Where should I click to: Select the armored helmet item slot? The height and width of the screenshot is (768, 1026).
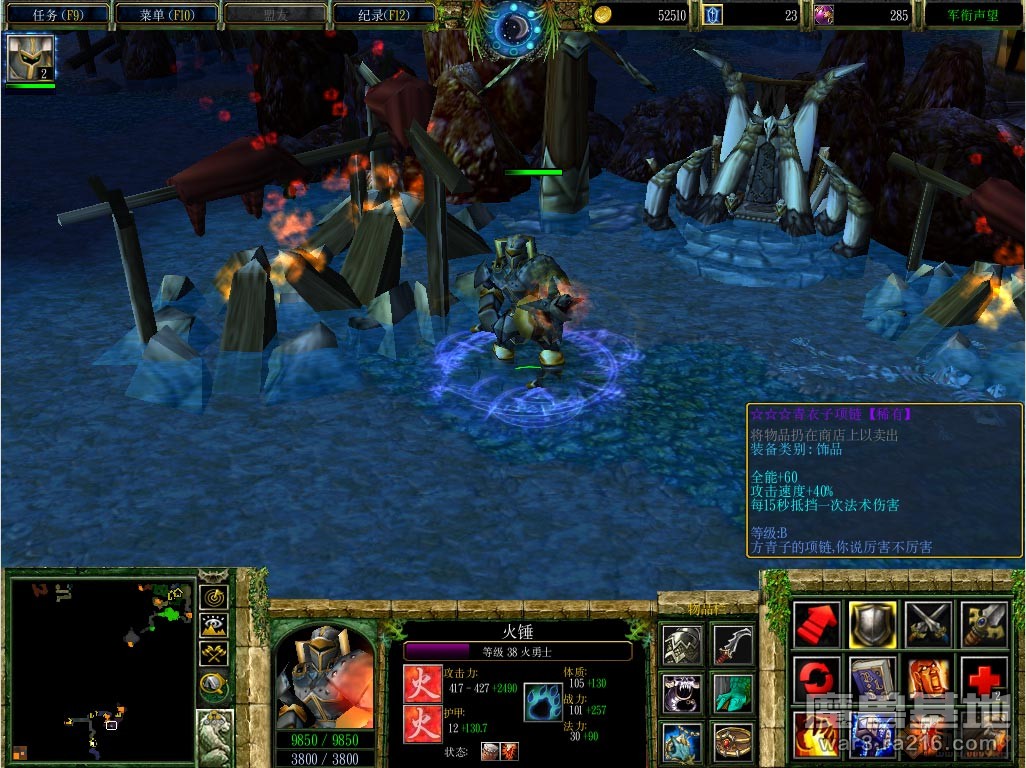[682, 646]
